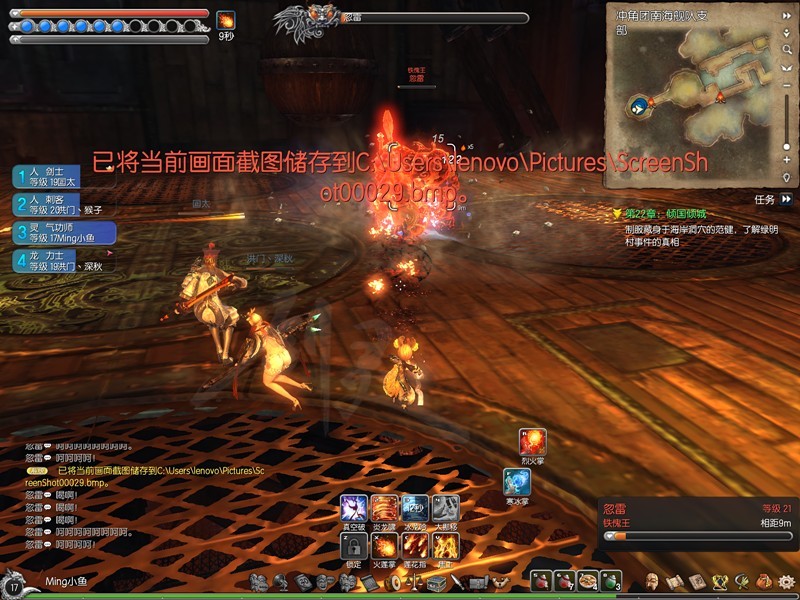Open settings with the gear icon

coord(786,581)
